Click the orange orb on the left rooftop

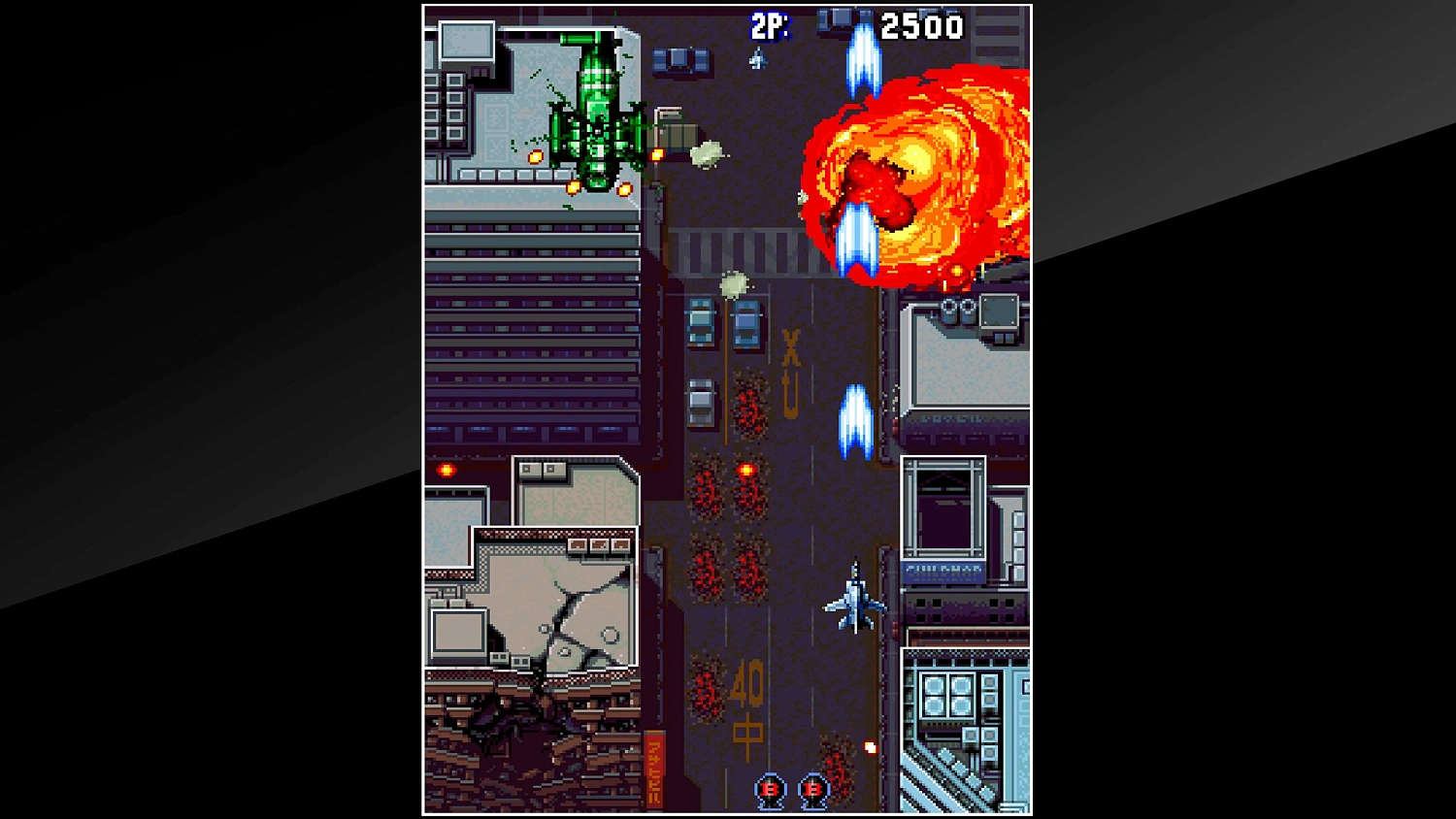[x=446, y=470]
